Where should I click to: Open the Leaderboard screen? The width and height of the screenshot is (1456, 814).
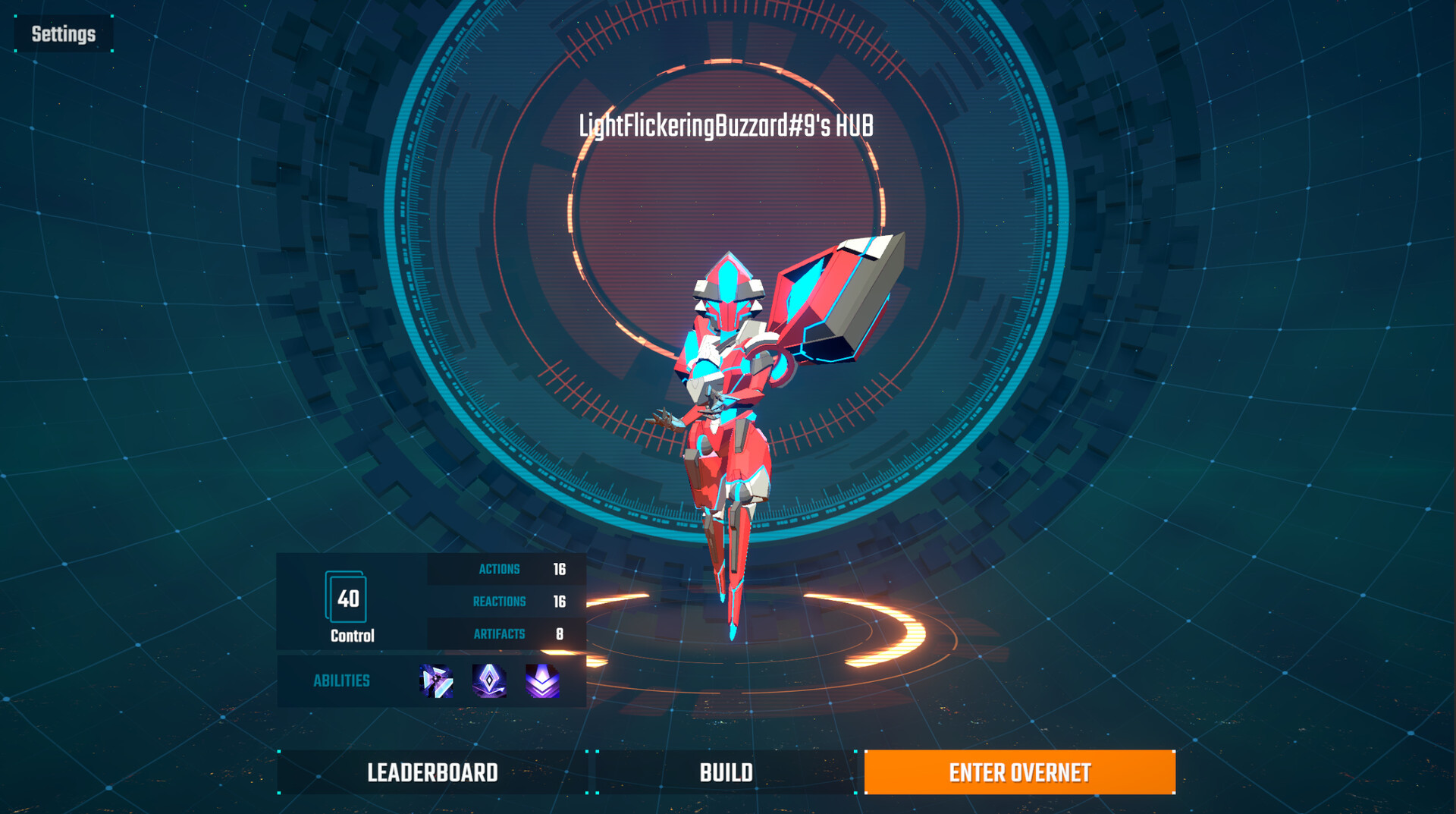[x=432, y=772]
